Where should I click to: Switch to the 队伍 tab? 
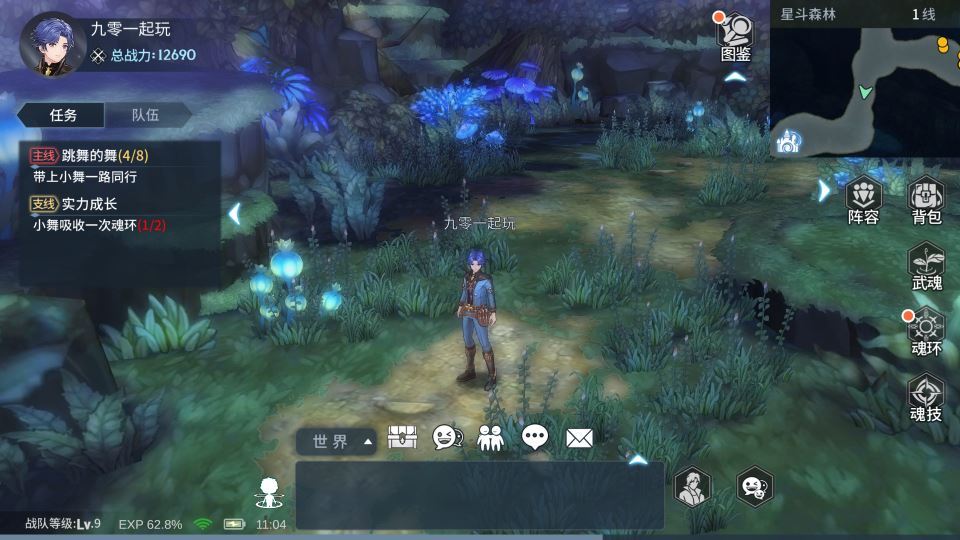146,115
